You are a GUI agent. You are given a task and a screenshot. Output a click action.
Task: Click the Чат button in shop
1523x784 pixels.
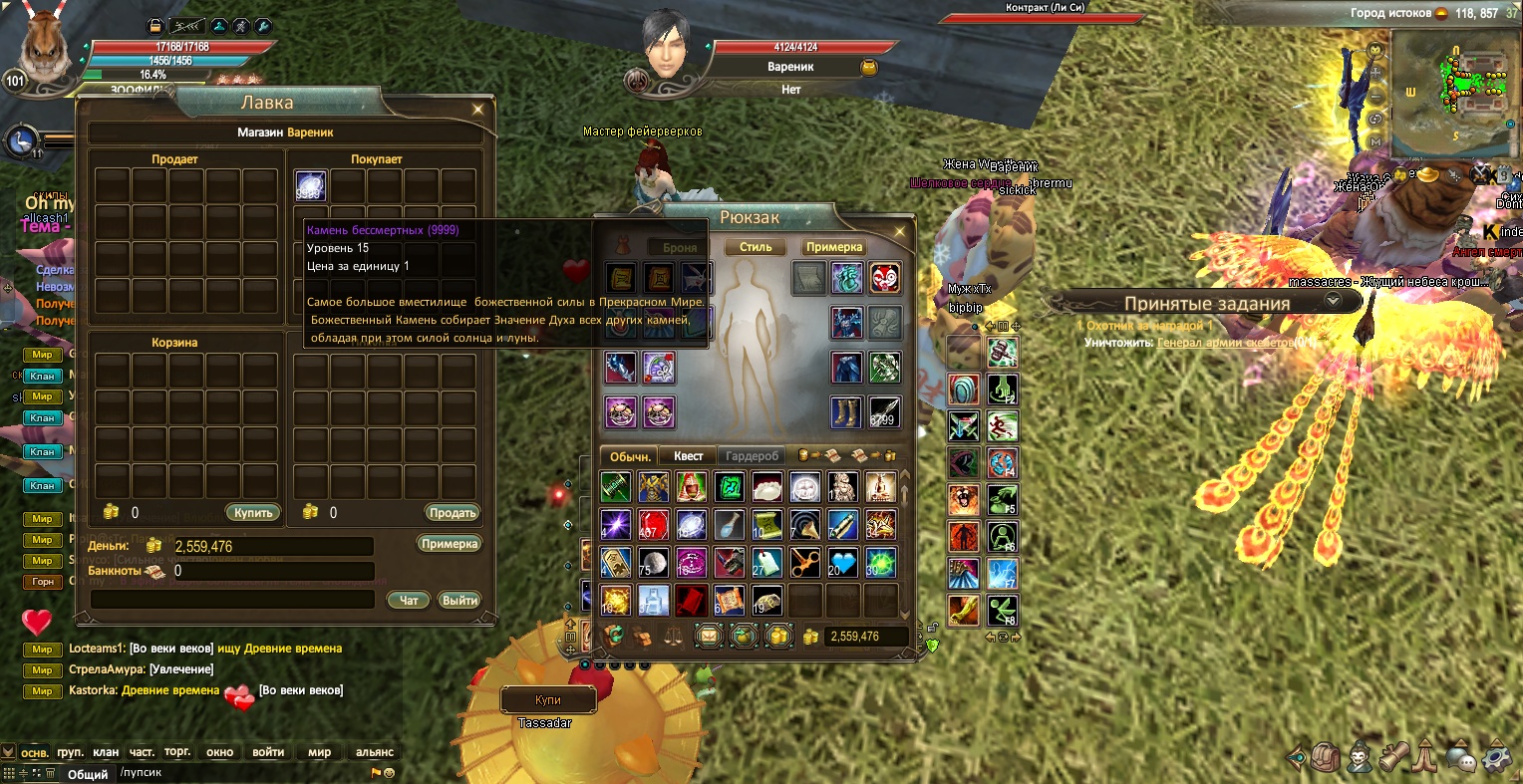tap(409, 600)
